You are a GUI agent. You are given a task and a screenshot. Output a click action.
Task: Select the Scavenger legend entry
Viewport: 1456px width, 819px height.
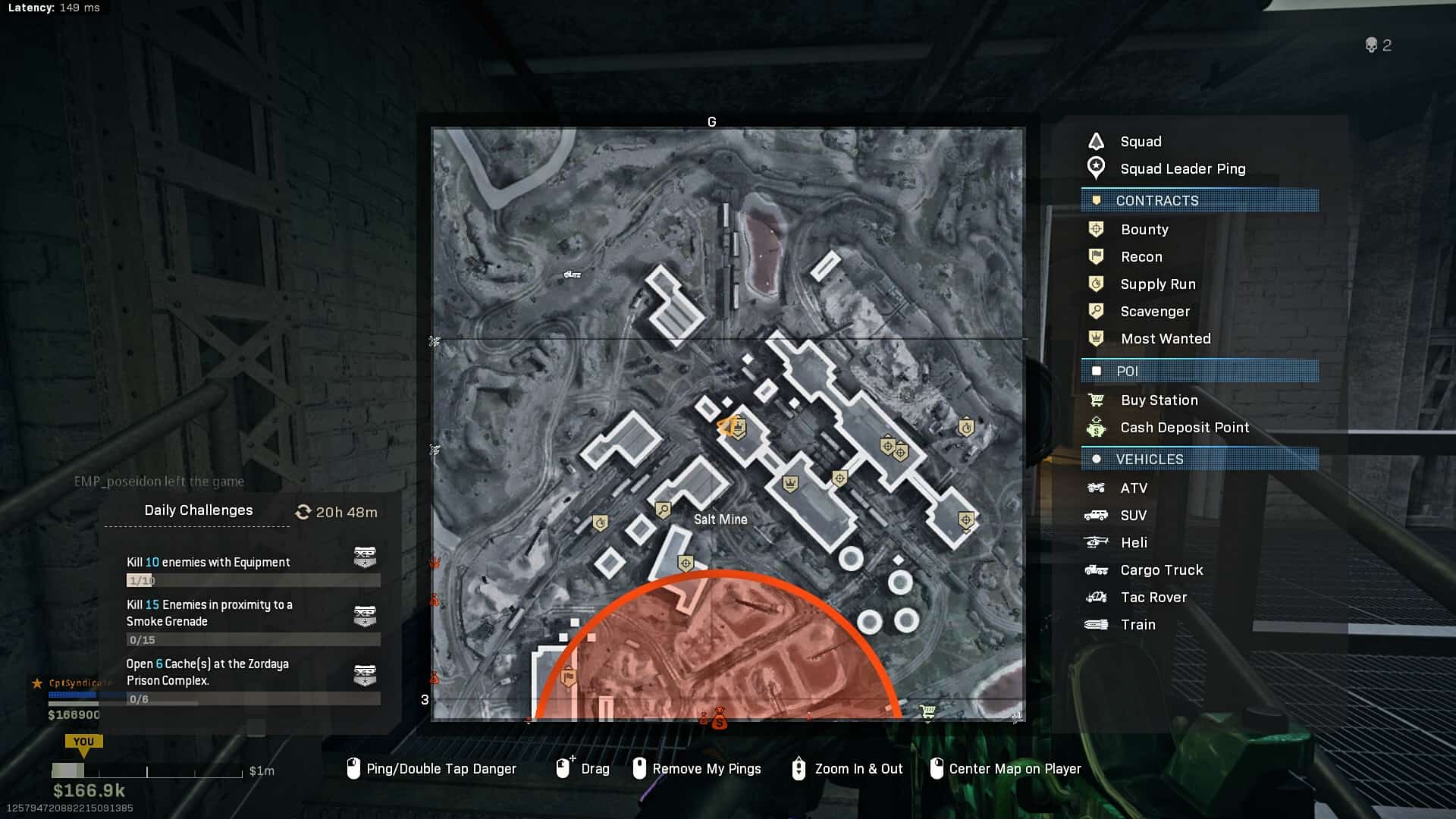tap(1154, 311)
